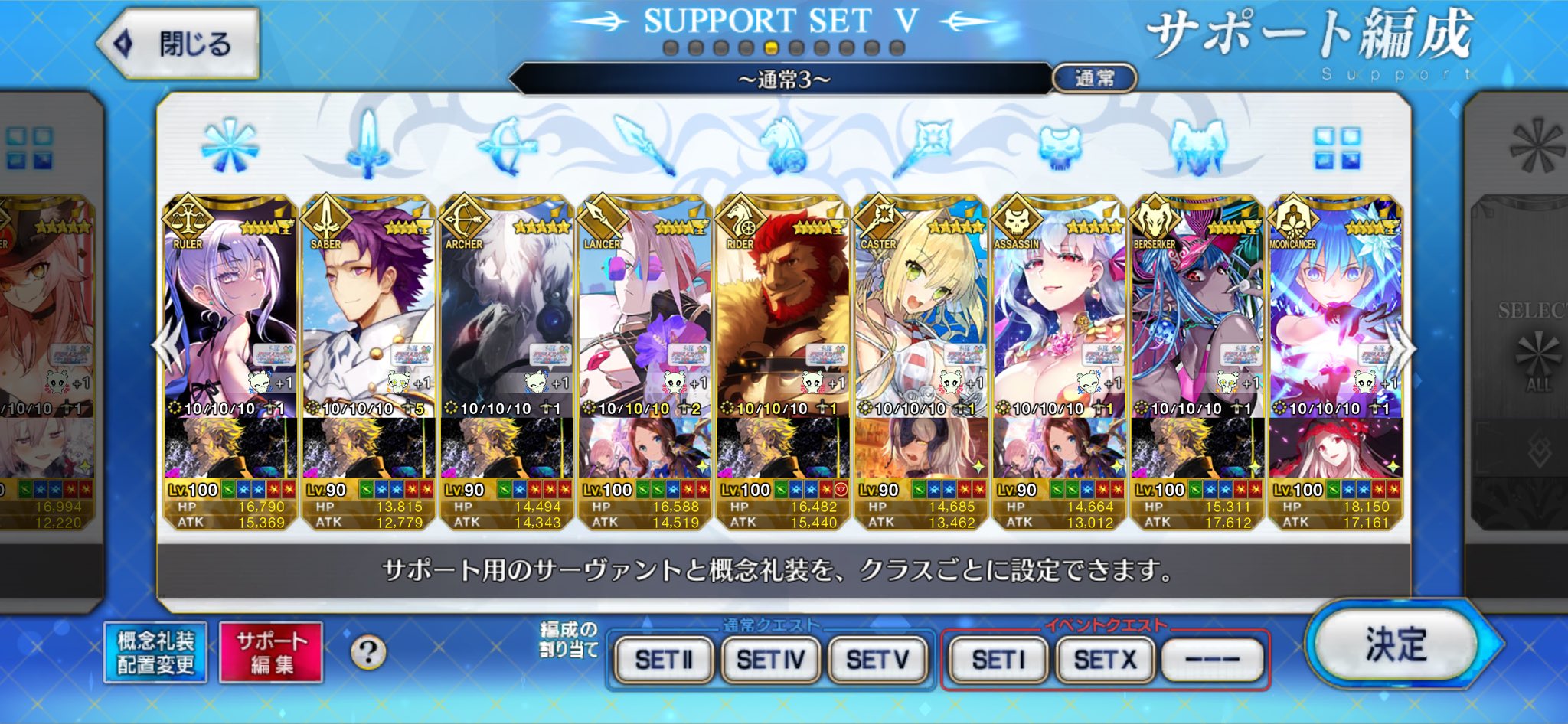
Task: Select event quest SET X button
Action: click(x=1105, y=659)
